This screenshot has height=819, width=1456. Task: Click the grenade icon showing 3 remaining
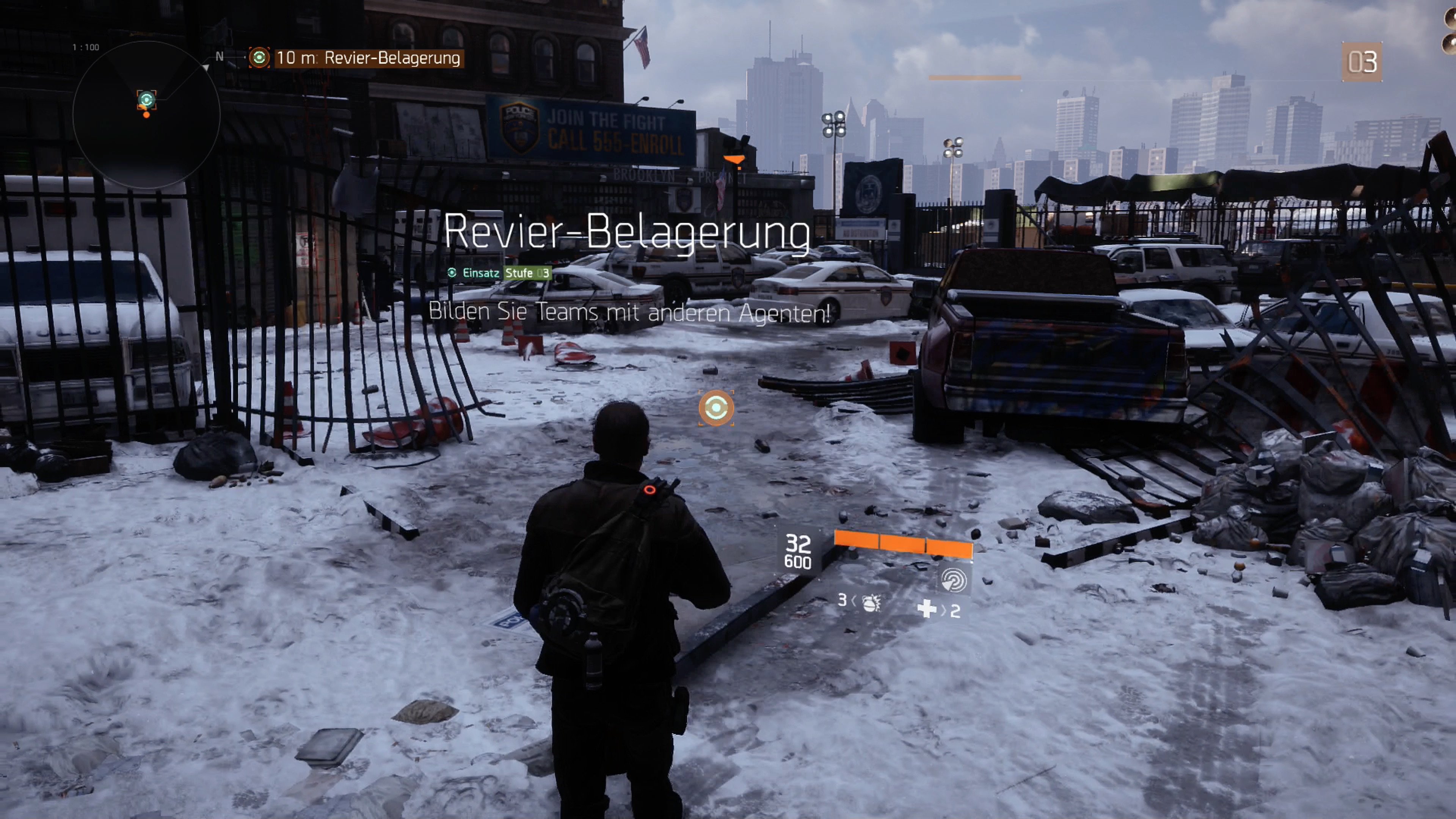[871, 603]
